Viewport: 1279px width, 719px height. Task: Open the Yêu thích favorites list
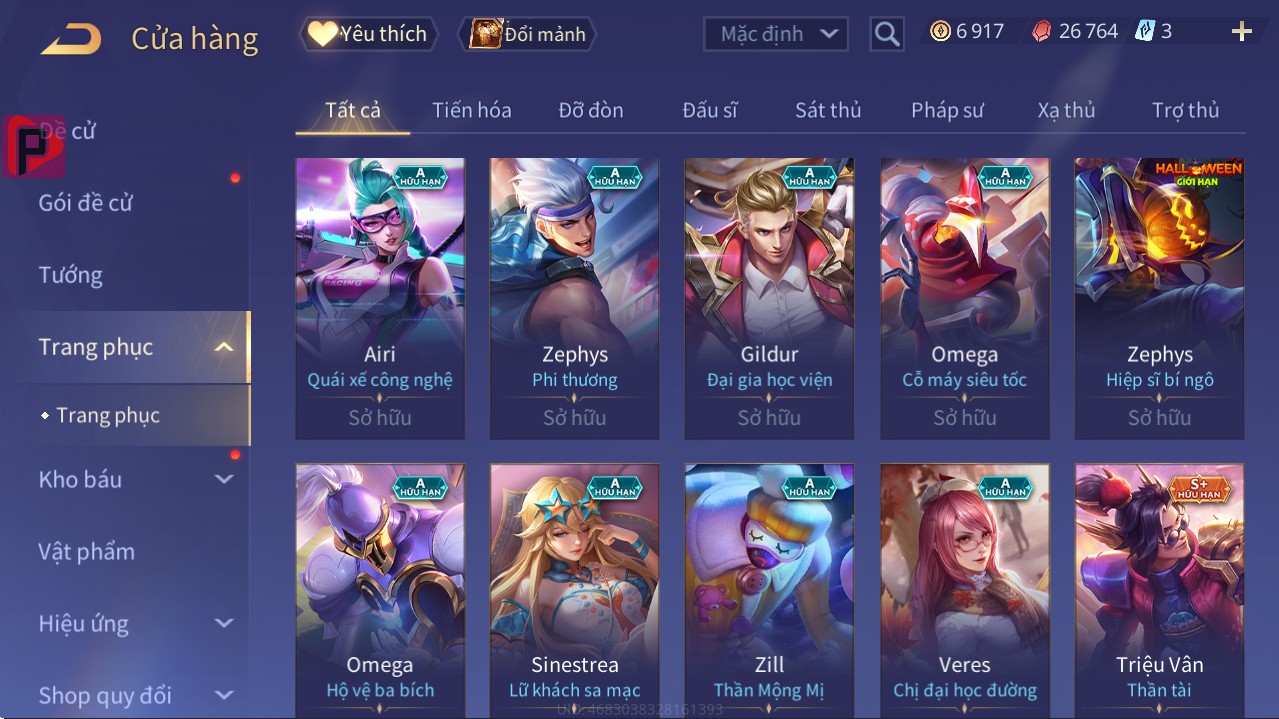pos(367,34)
